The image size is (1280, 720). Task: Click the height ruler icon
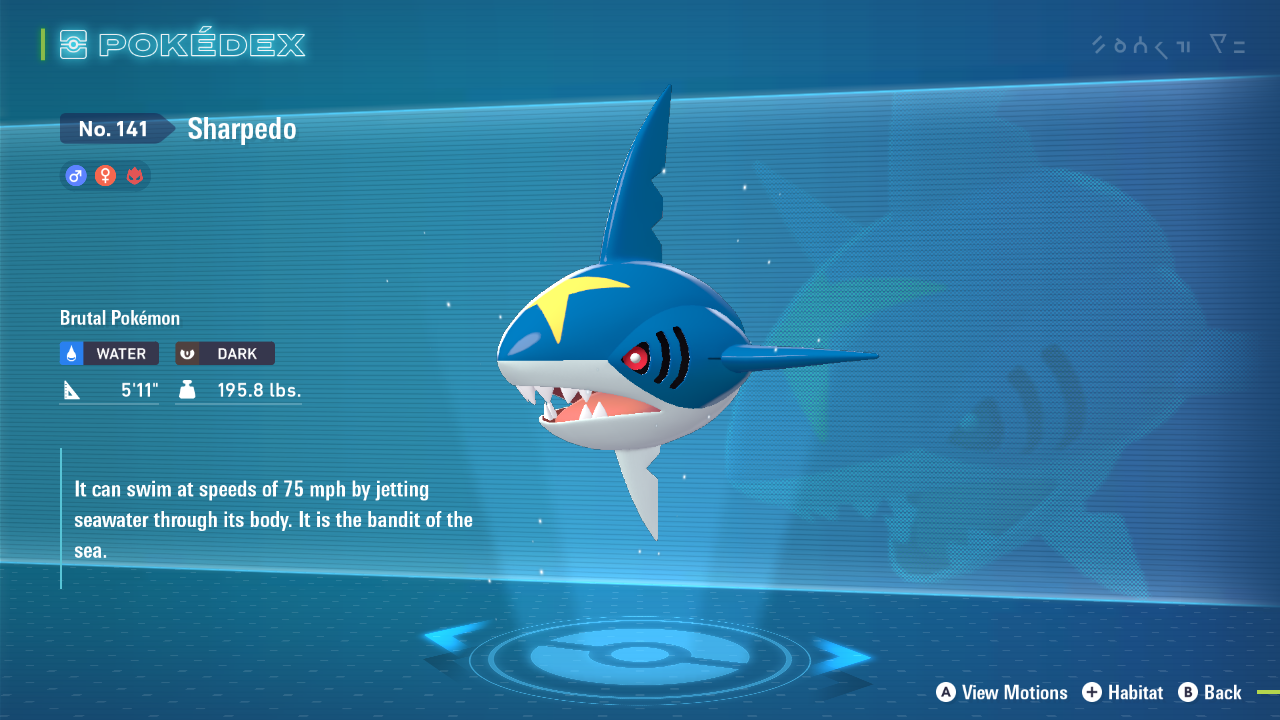(70, 389)
